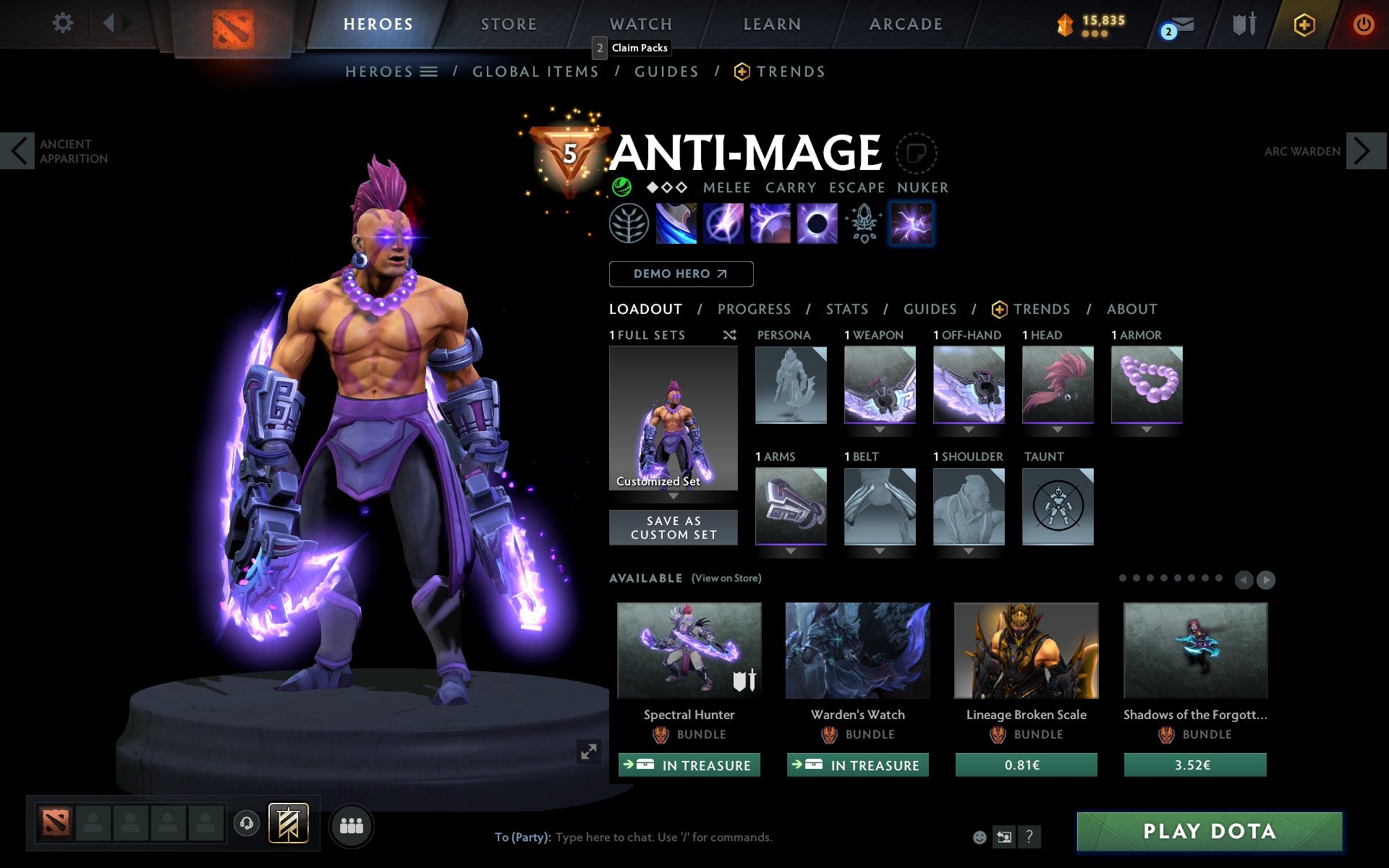Viewport: 1389px width, 868px height.
Task: Click the emoticon smiley beside chat
Action: click(x=980, y=838)
